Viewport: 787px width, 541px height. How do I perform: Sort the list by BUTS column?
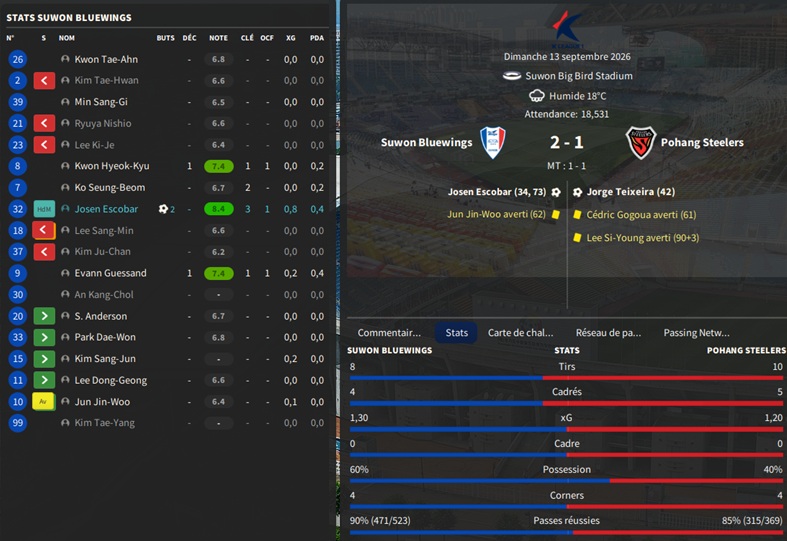pos(165,38)
